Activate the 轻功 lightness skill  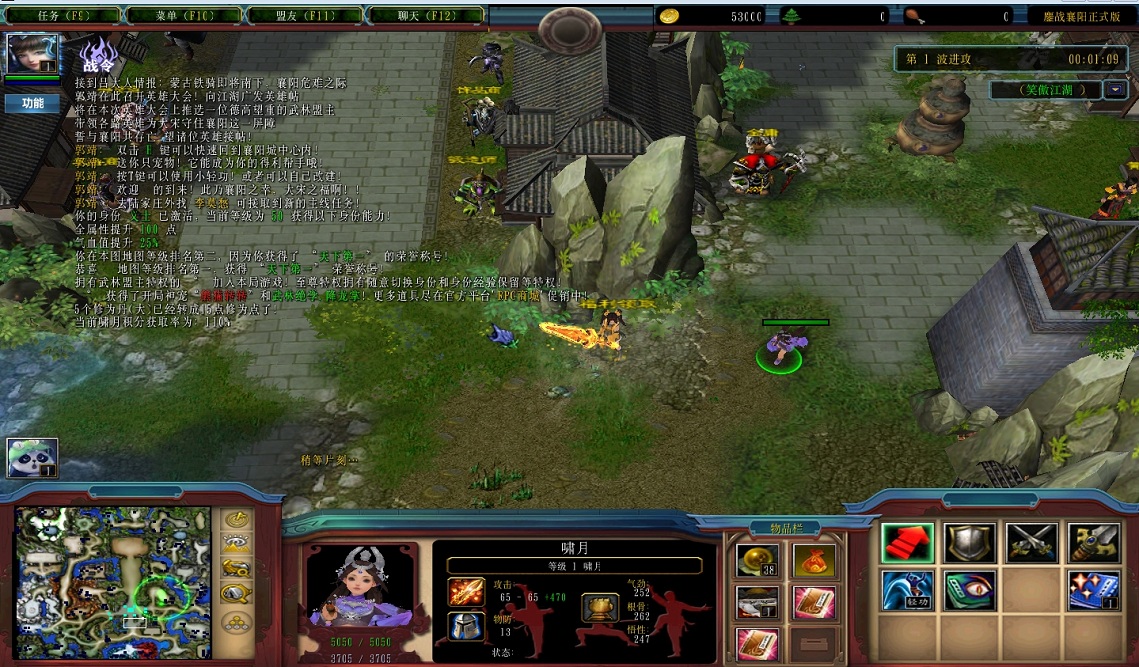[x=907, y=590]
